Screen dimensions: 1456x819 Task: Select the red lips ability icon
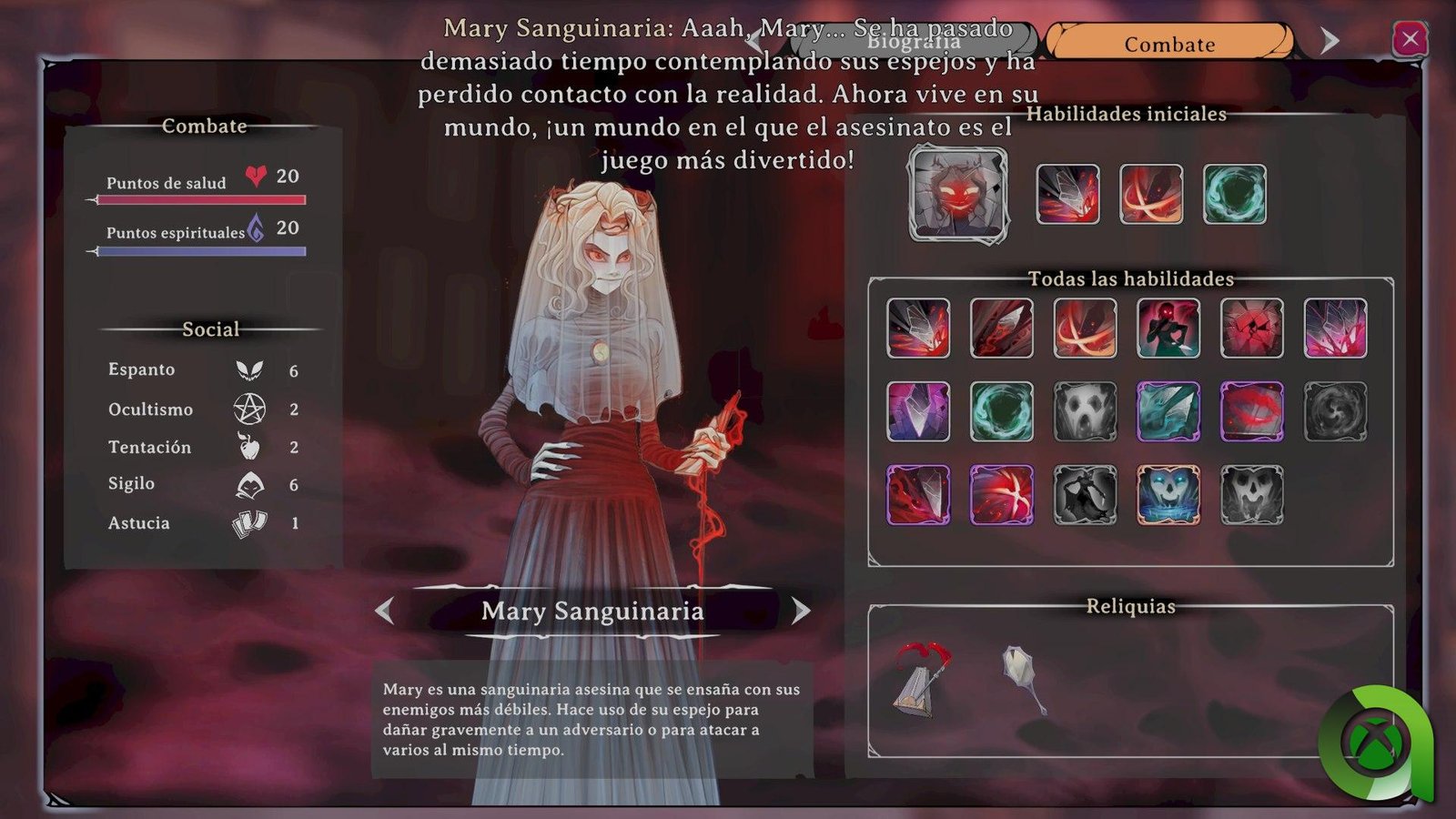click(1252, 411)
